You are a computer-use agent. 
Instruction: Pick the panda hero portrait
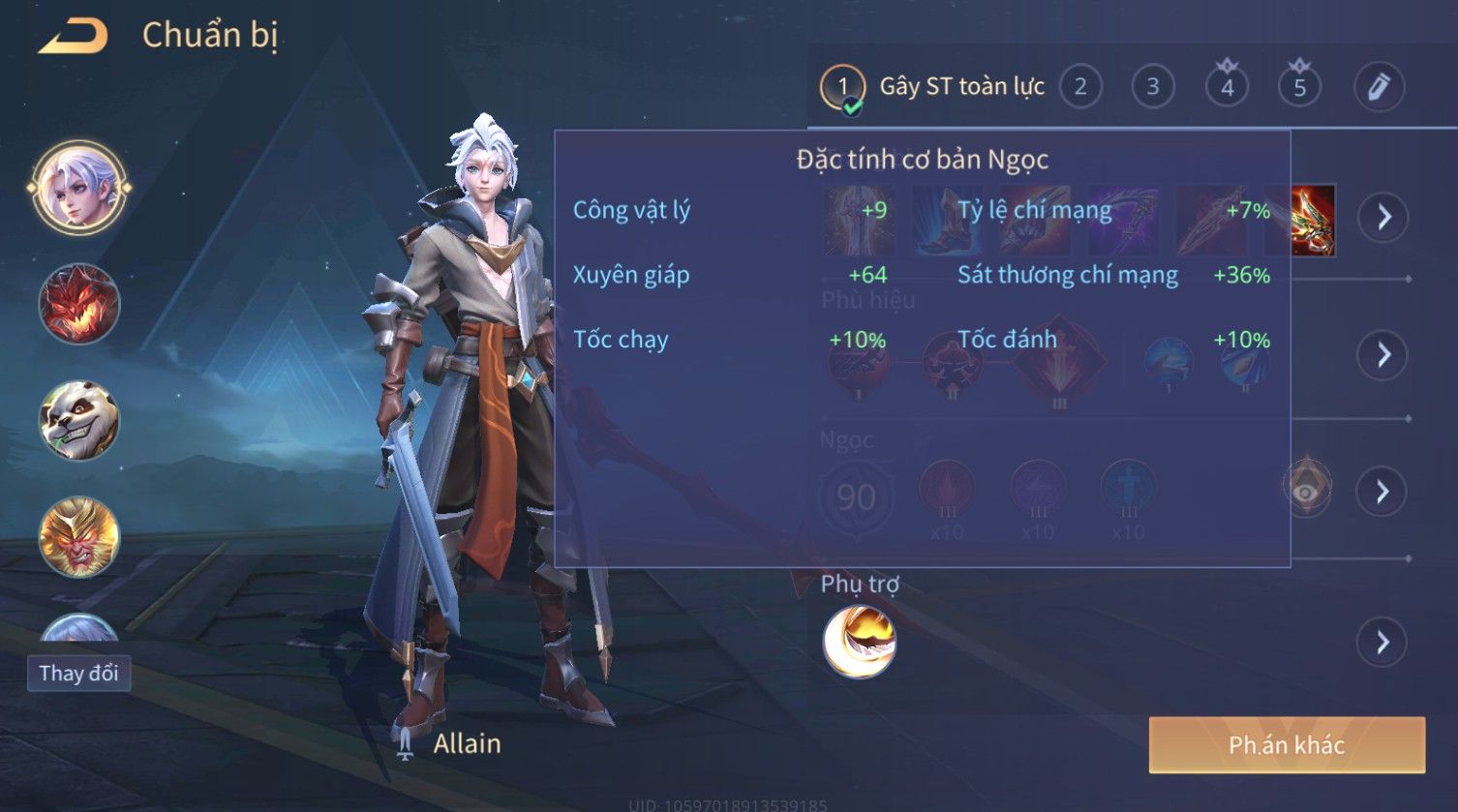(79, 420)
